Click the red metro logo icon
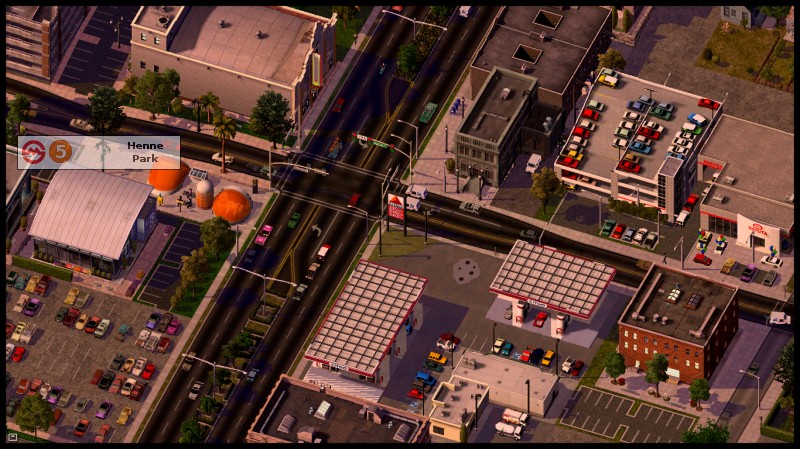 click(34, 152)
